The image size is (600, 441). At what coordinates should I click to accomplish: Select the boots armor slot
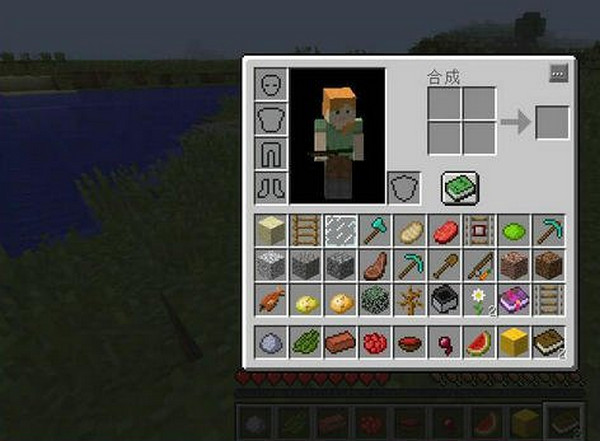coord(272,187)
